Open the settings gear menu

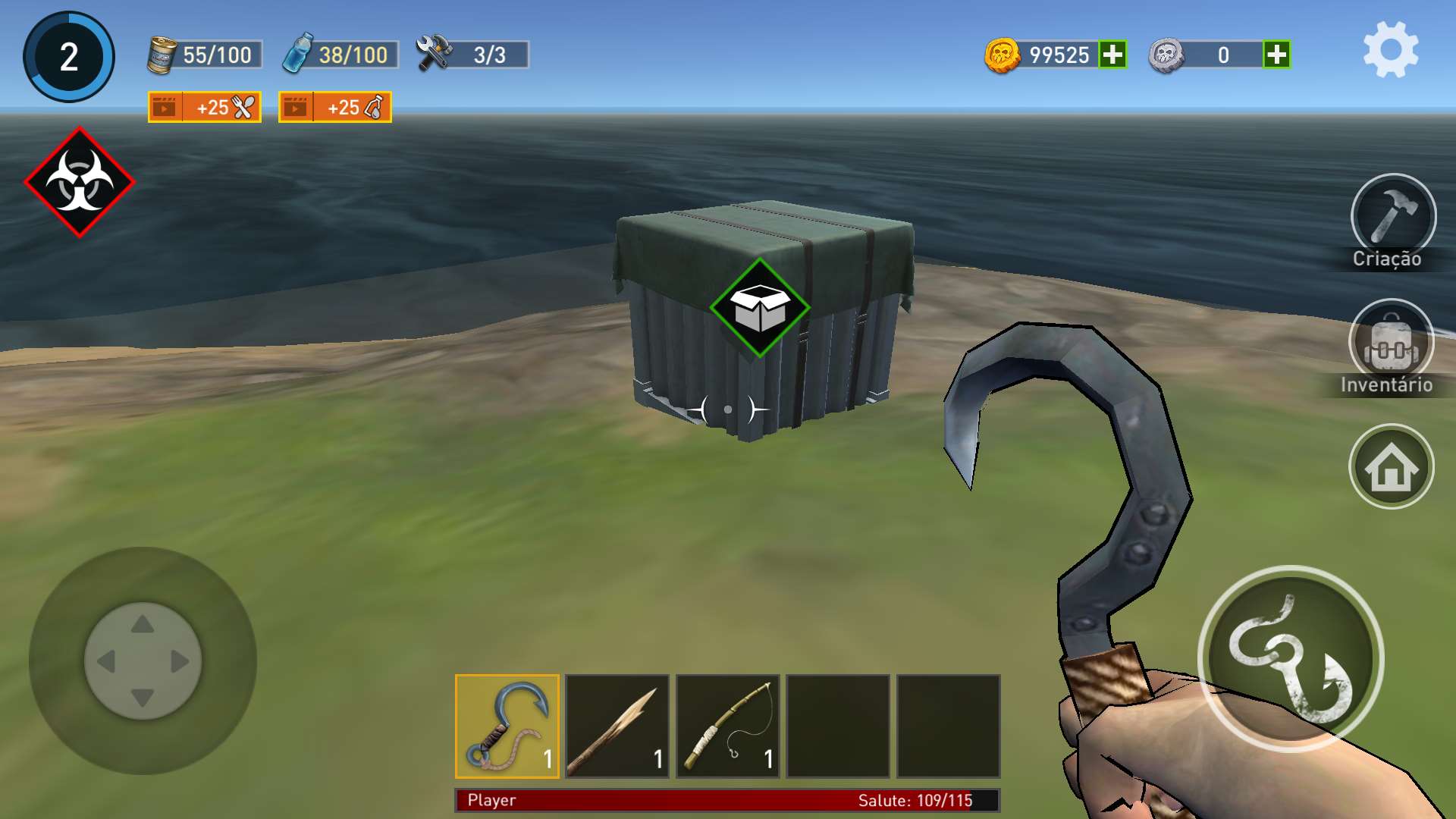(x=1391, y=50)
